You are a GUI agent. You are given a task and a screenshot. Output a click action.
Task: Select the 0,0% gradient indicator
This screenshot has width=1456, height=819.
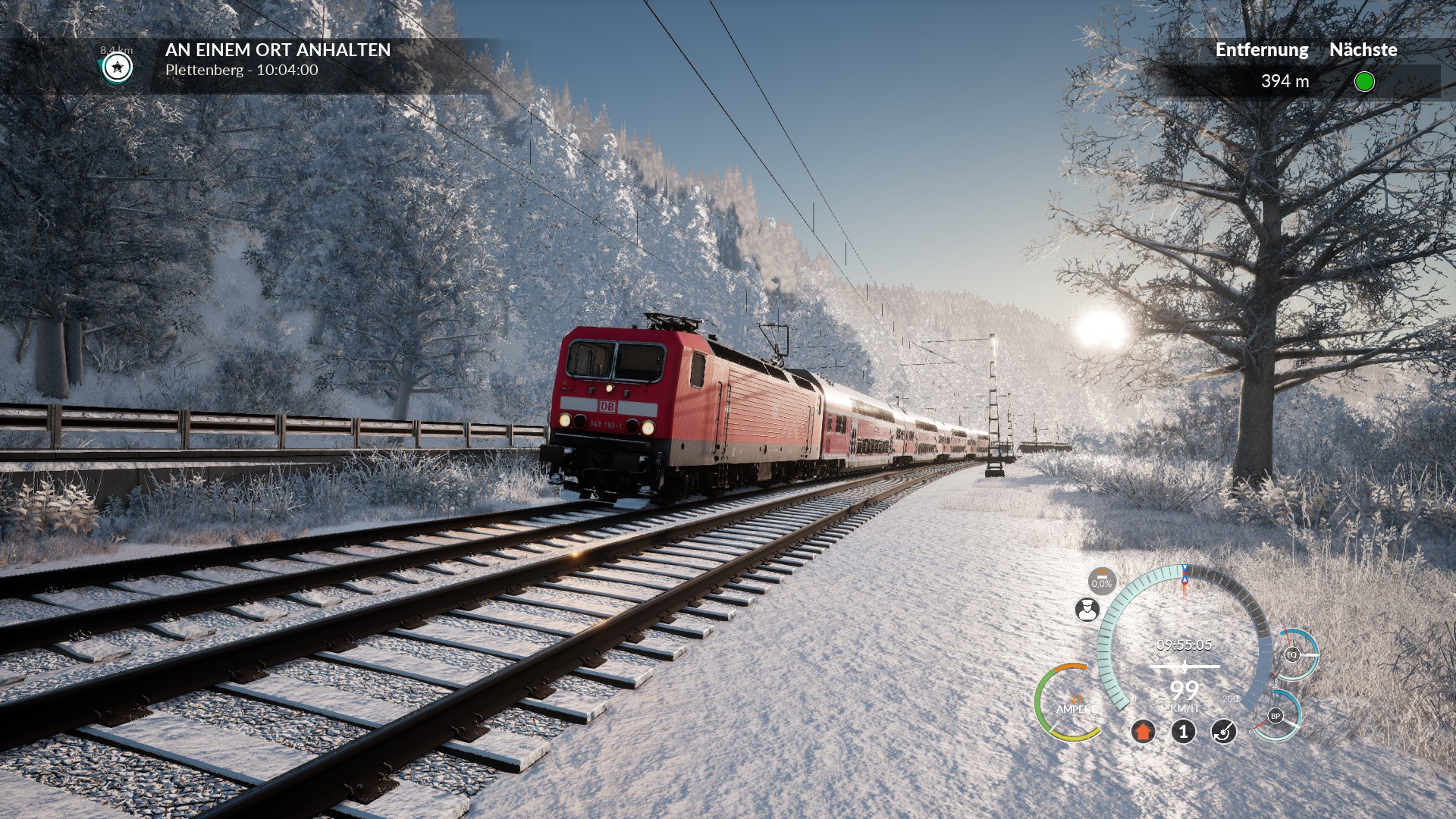tap(1102, 581)
